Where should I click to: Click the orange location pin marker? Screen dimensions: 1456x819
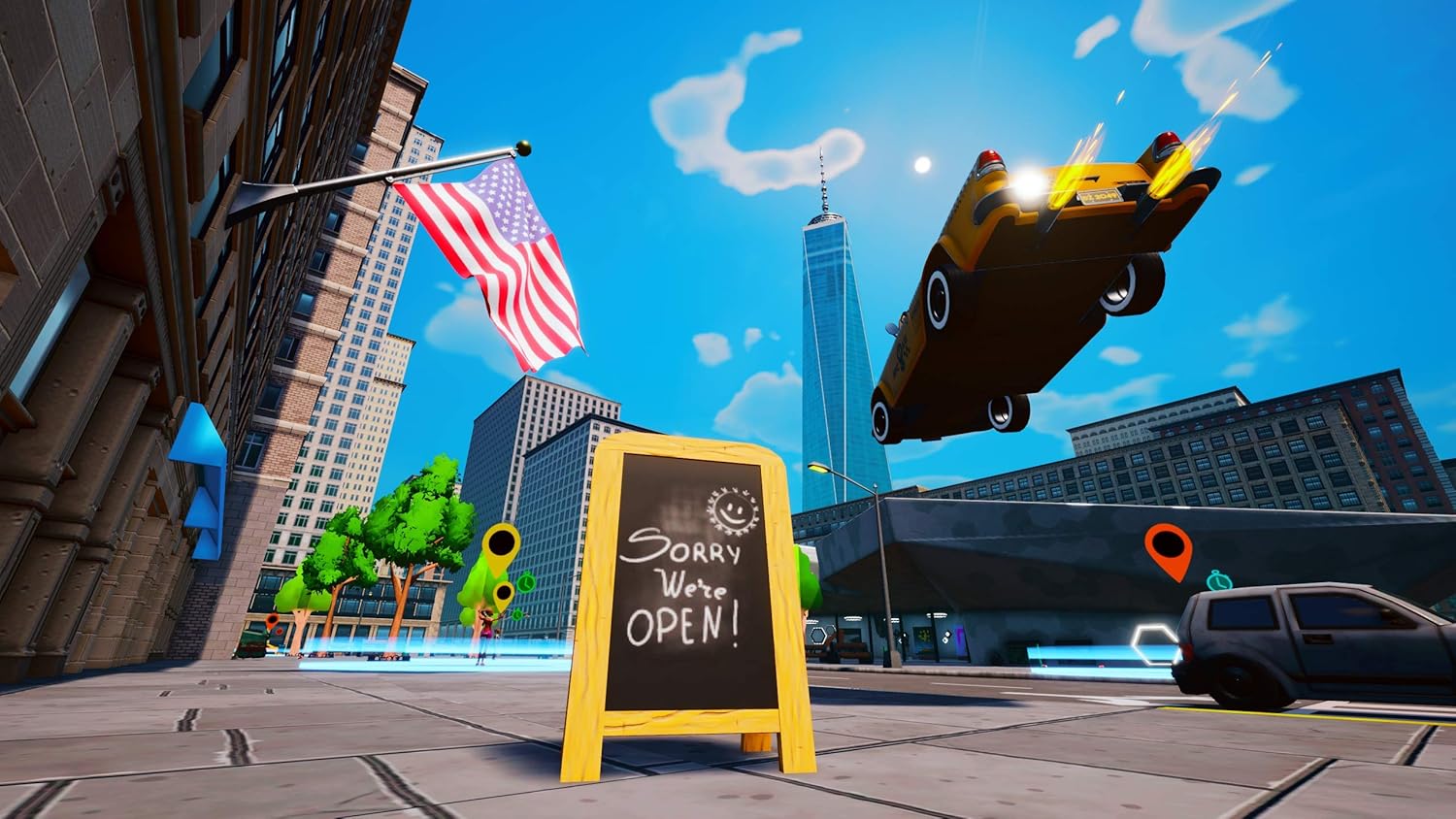click(1167, 548)
